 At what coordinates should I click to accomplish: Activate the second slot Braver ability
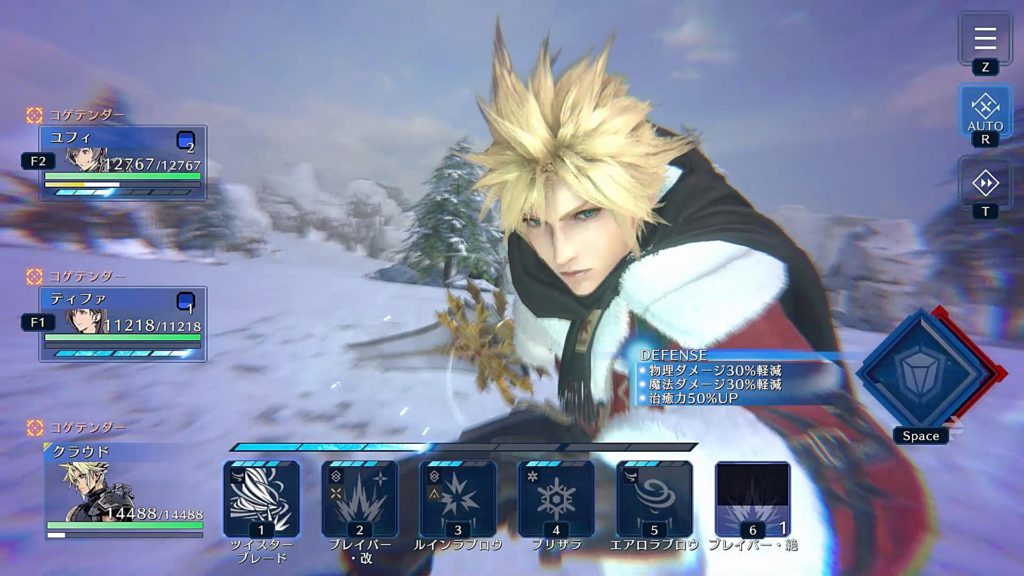click(x=359, y=498)
